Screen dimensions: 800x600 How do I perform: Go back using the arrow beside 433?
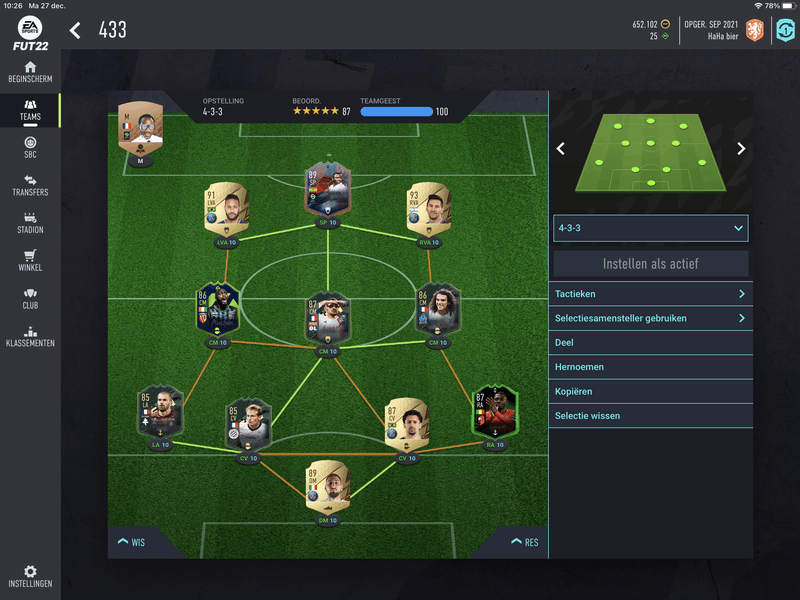pyautogui.click(x=75, y=30)
